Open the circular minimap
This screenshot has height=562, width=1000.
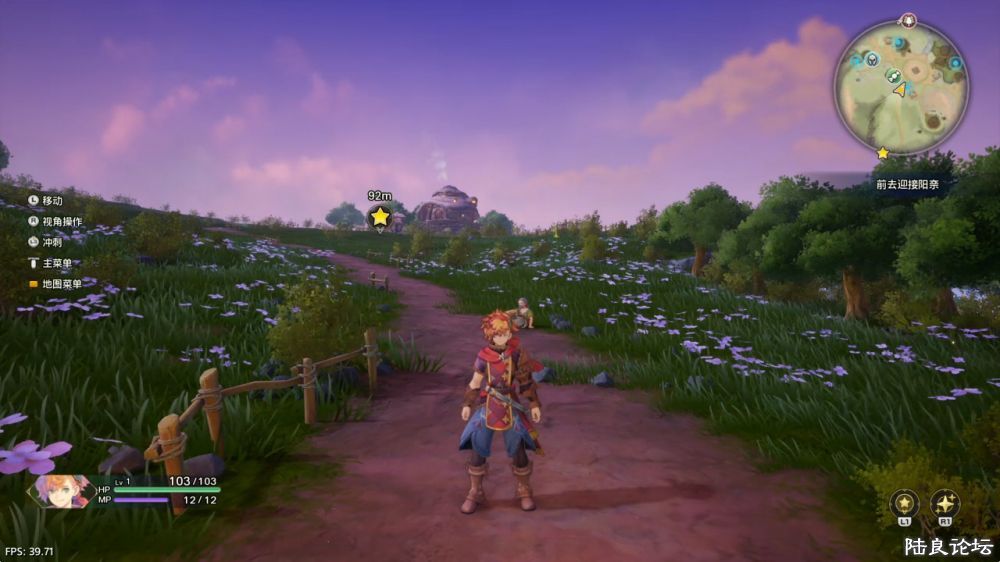click(901, 88)
